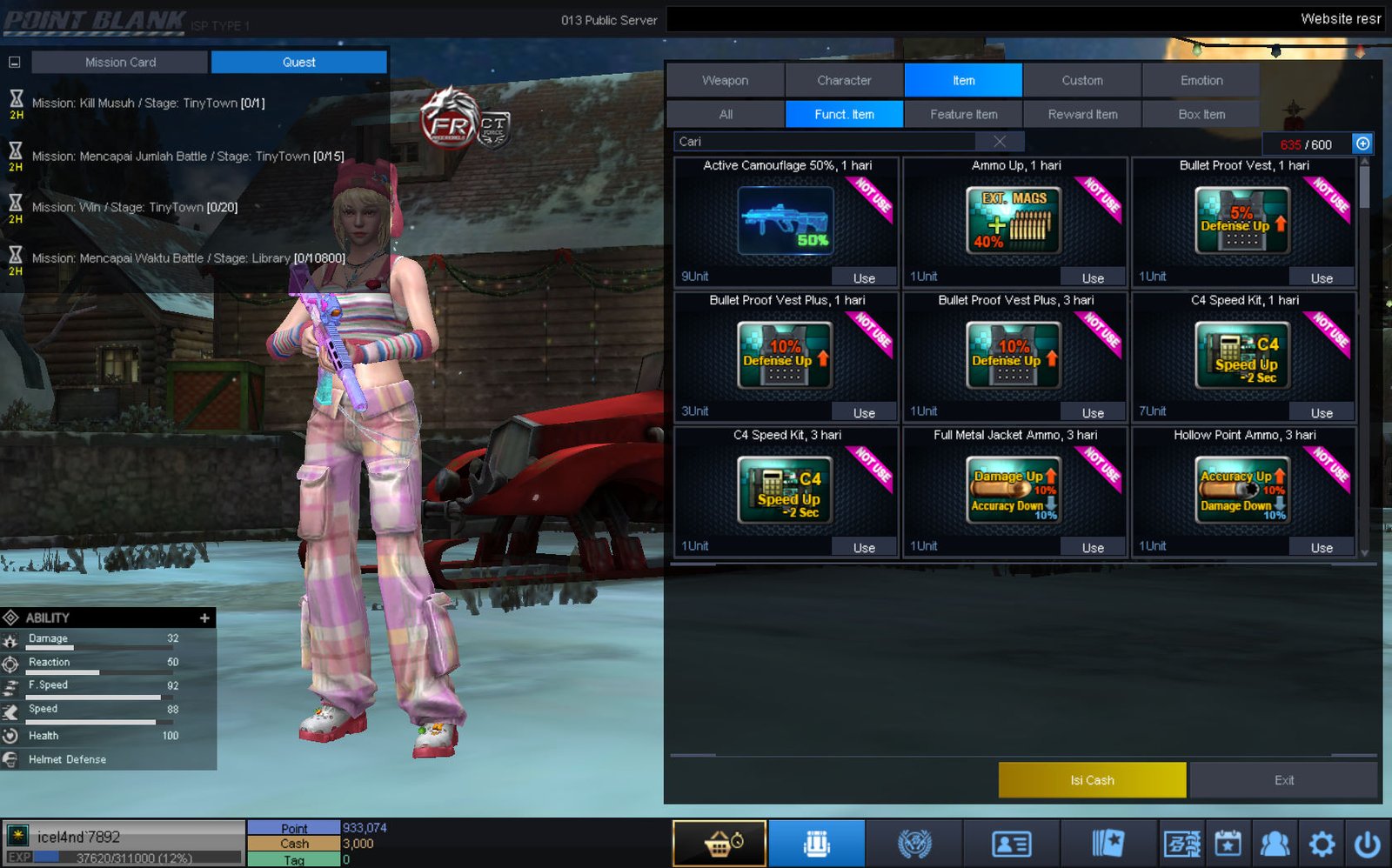Open the shop basket icon
1392x868 pixels.
719,844
